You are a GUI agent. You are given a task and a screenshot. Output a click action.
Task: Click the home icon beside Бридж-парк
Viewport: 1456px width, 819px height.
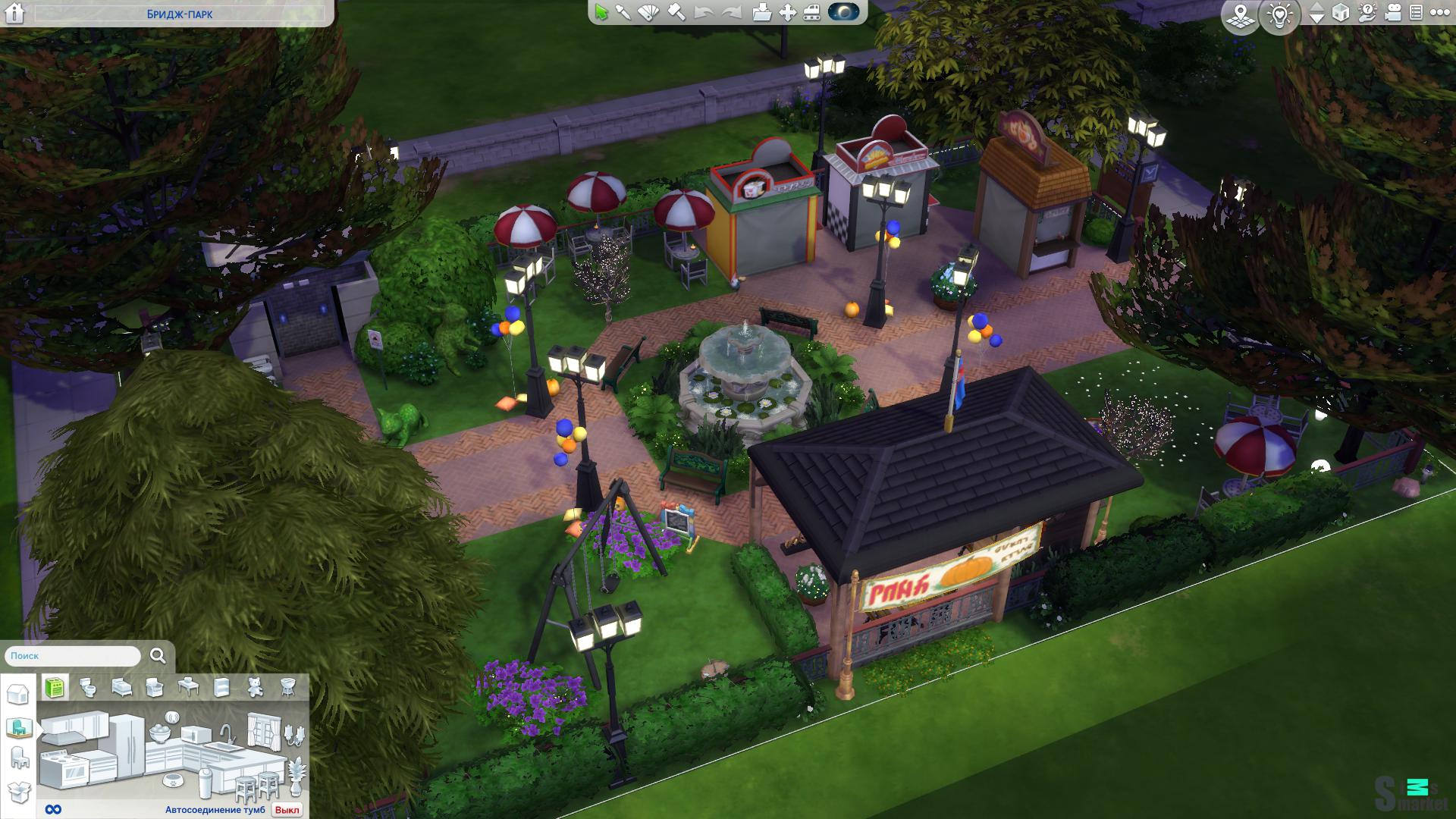coord(14,13)
